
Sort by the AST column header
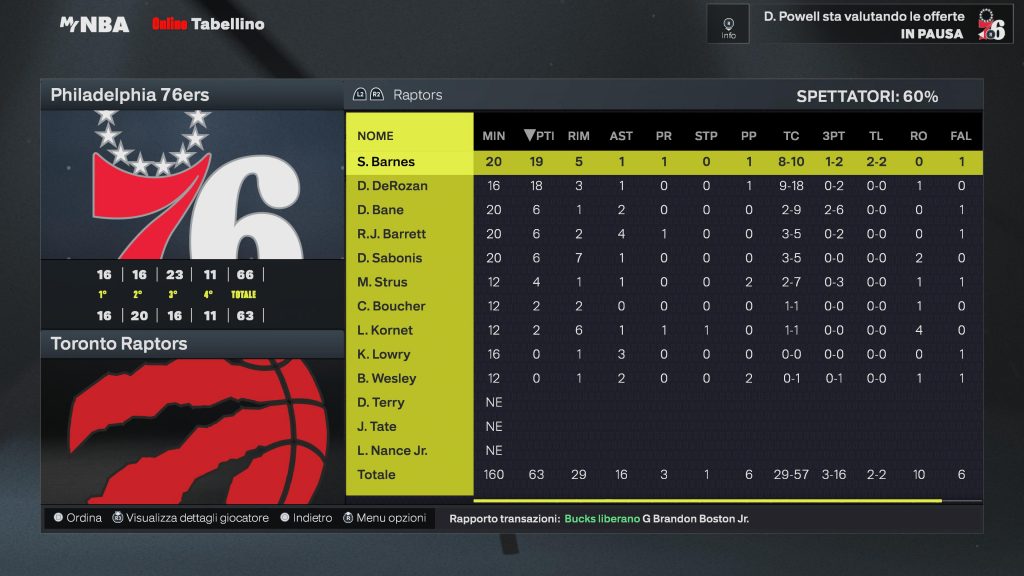[x=621, y=136]
